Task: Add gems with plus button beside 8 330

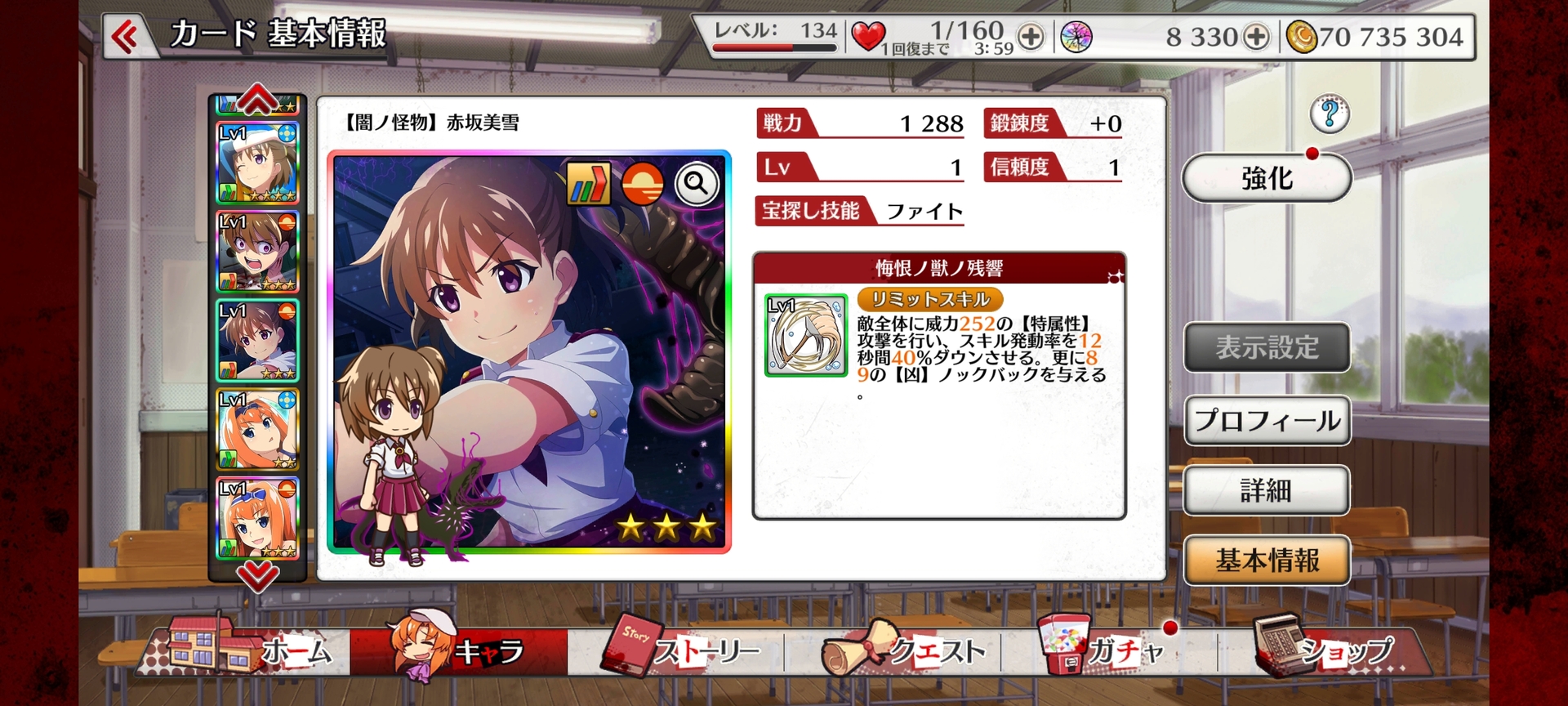Action: coord(1256,37)
